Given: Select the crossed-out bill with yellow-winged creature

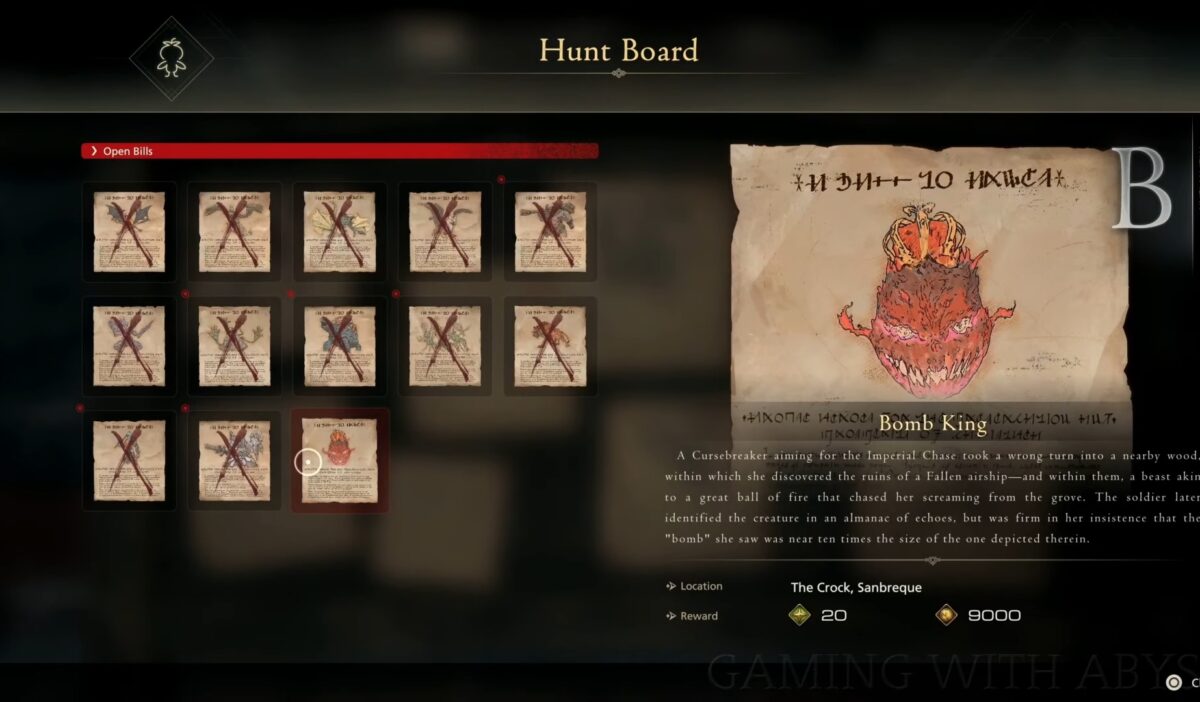Looking at the screenshot, I should (x=340, y=231).
